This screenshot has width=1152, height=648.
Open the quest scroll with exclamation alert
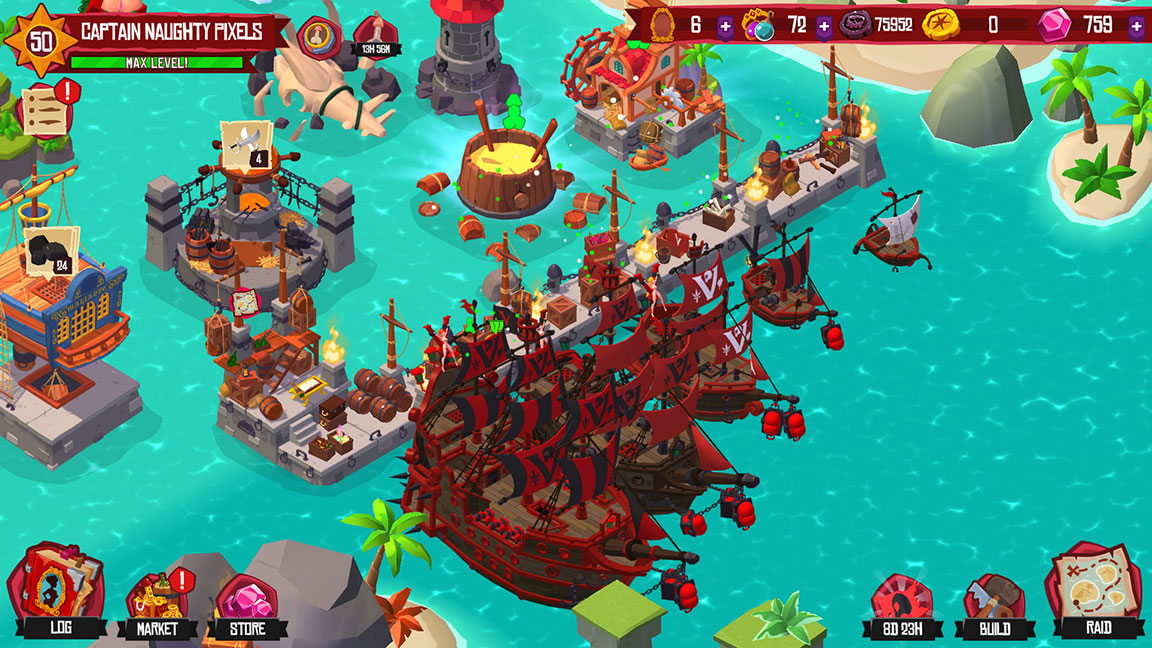45,109
